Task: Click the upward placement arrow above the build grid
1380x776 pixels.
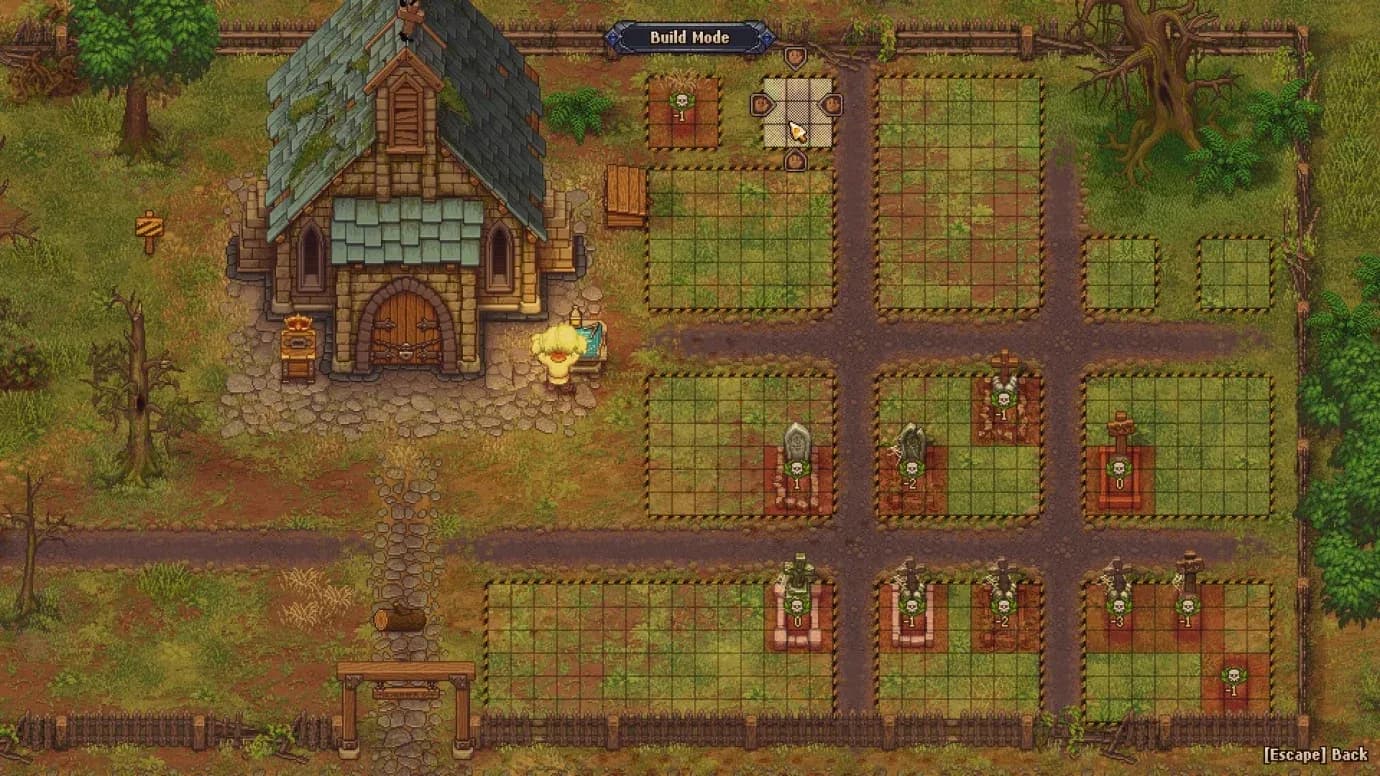Action: (795, 56)
